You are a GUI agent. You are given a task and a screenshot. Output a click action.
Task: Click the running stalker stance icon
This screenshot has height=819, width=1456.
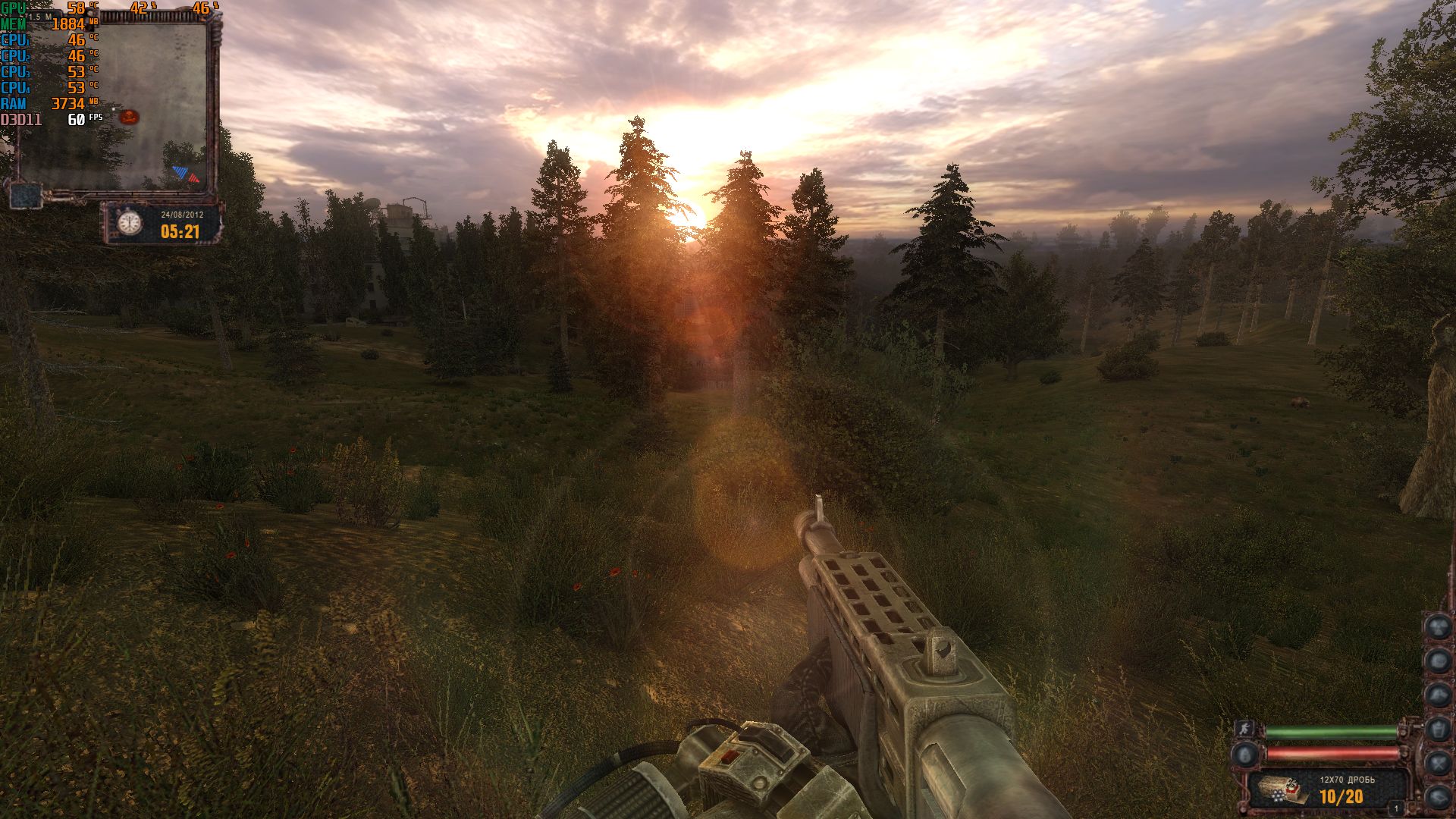[1244, 730]
